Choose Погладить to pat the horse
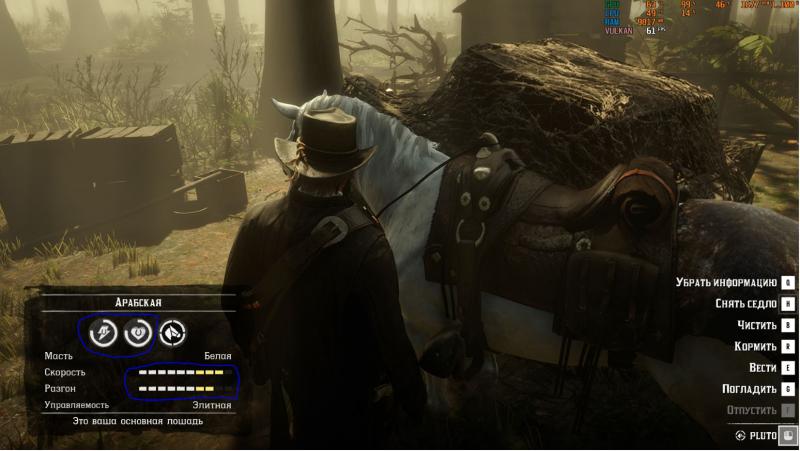 (x=749, y=388)
